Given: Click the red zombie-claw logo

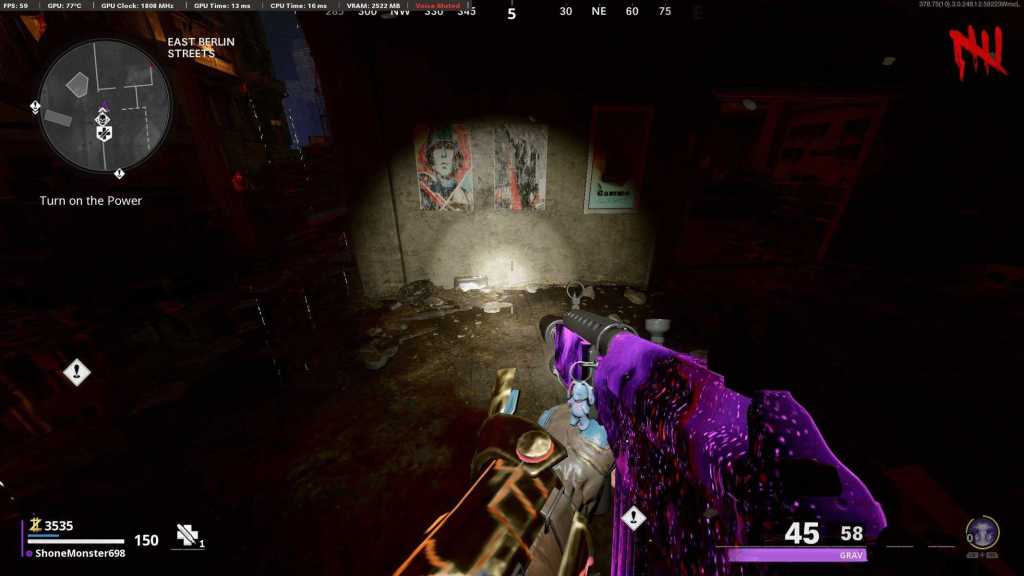Looking at the screenshot, I should point(977,50).
